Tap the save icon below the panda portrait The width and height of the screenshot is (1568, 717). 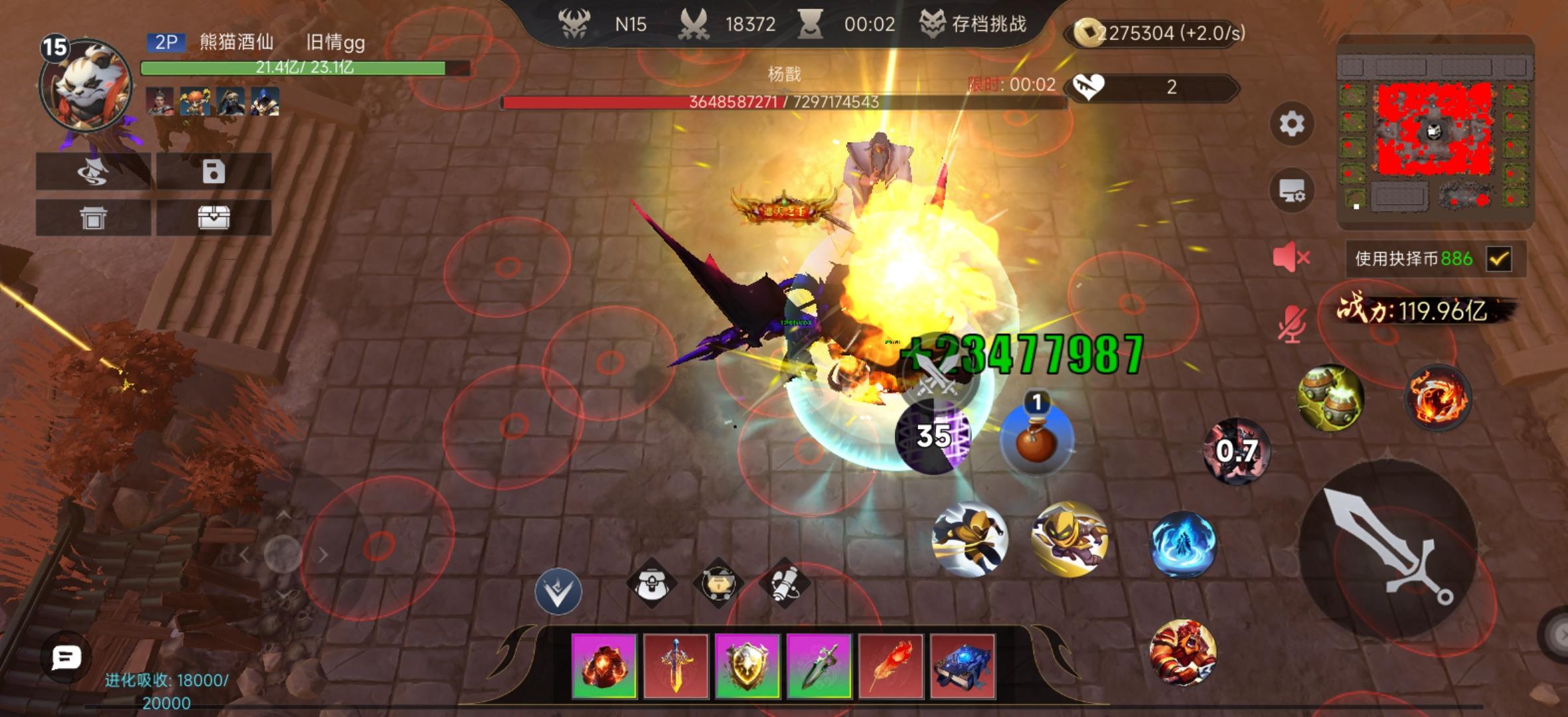click(214, 172)
